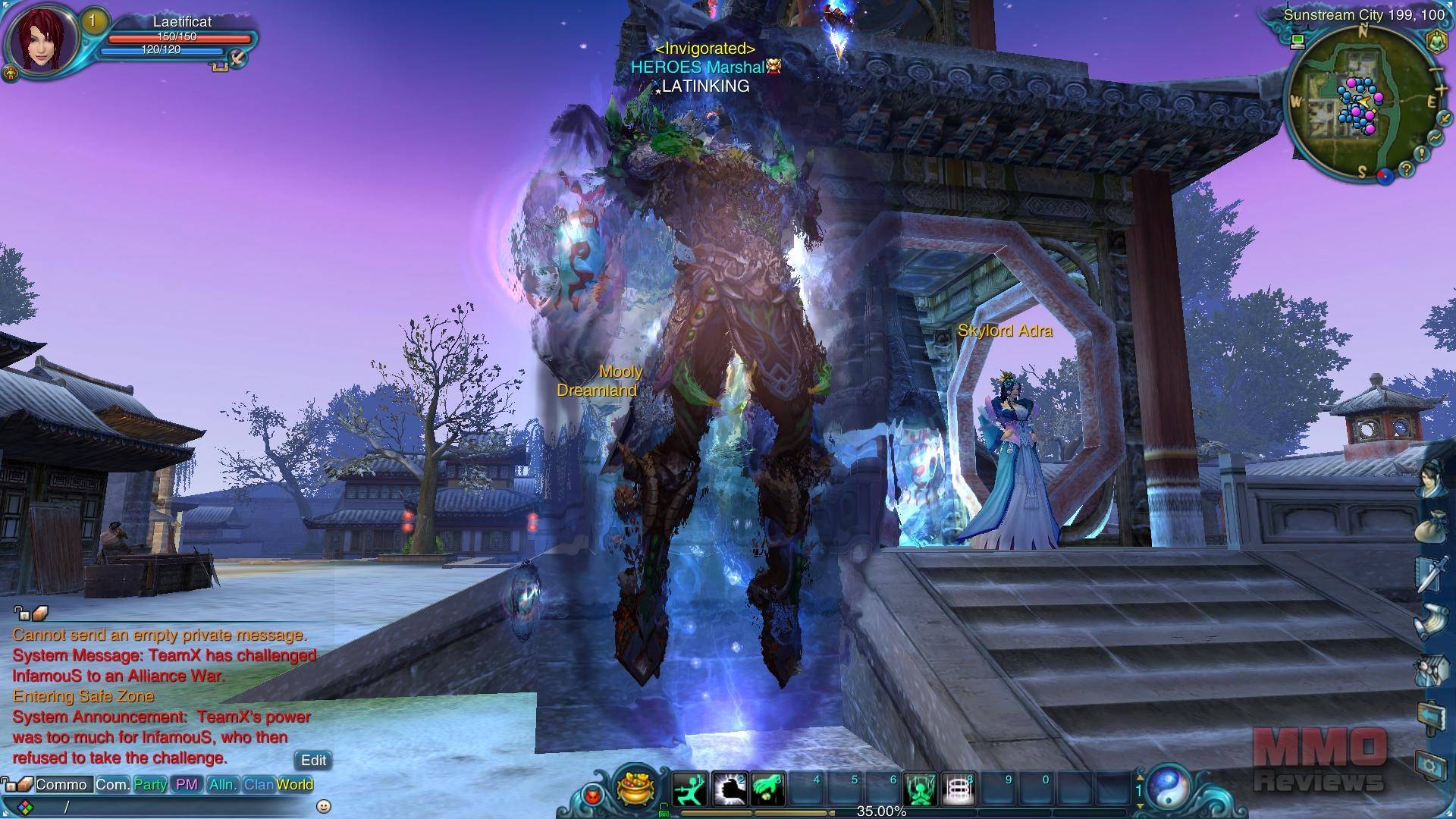Click the chat Edit button
The width and height of the screenshot is (1456, 819).
click(x=313, y=760)
